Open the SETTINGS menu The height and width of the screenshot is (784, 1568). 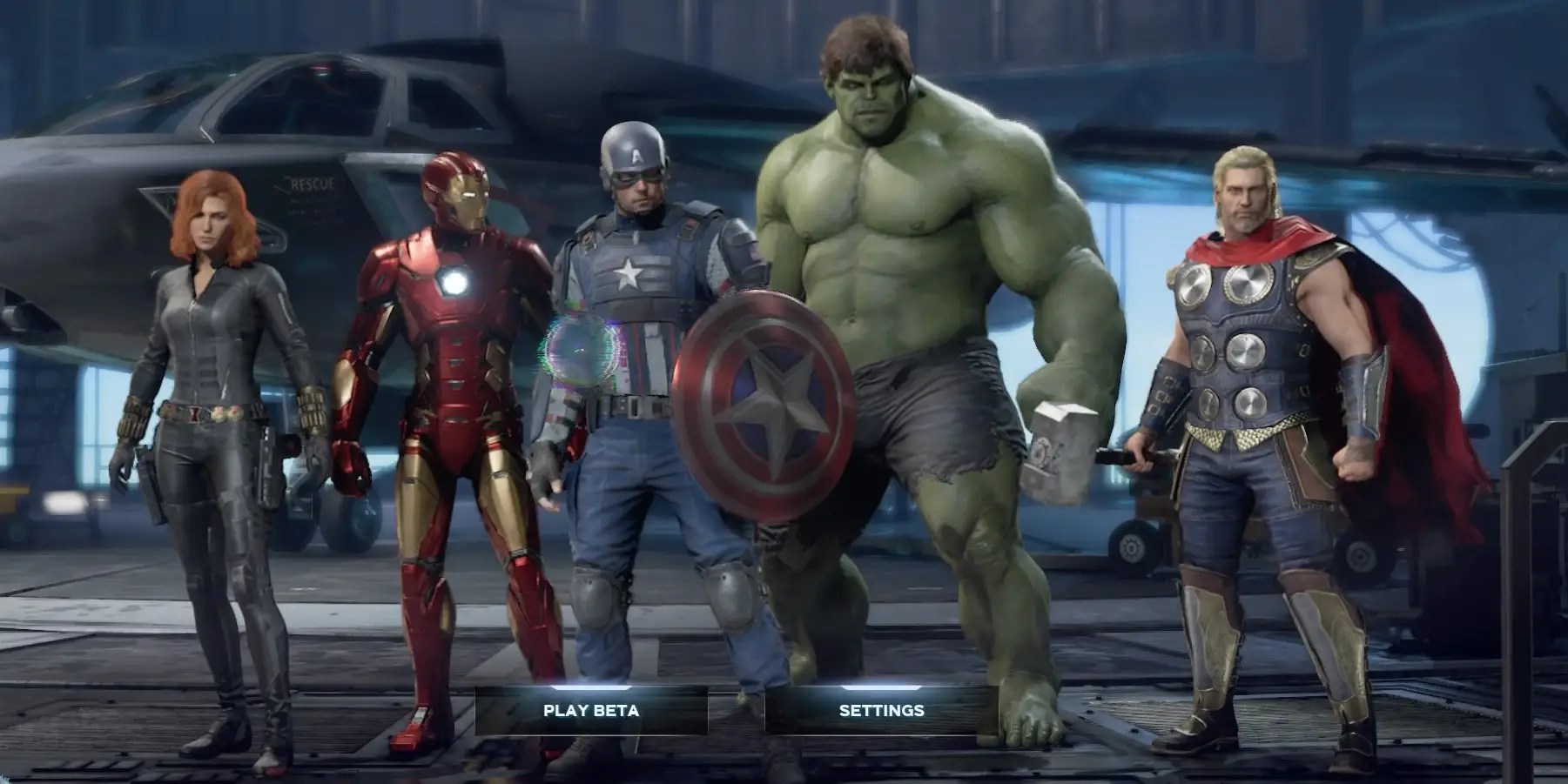[882, 710]
